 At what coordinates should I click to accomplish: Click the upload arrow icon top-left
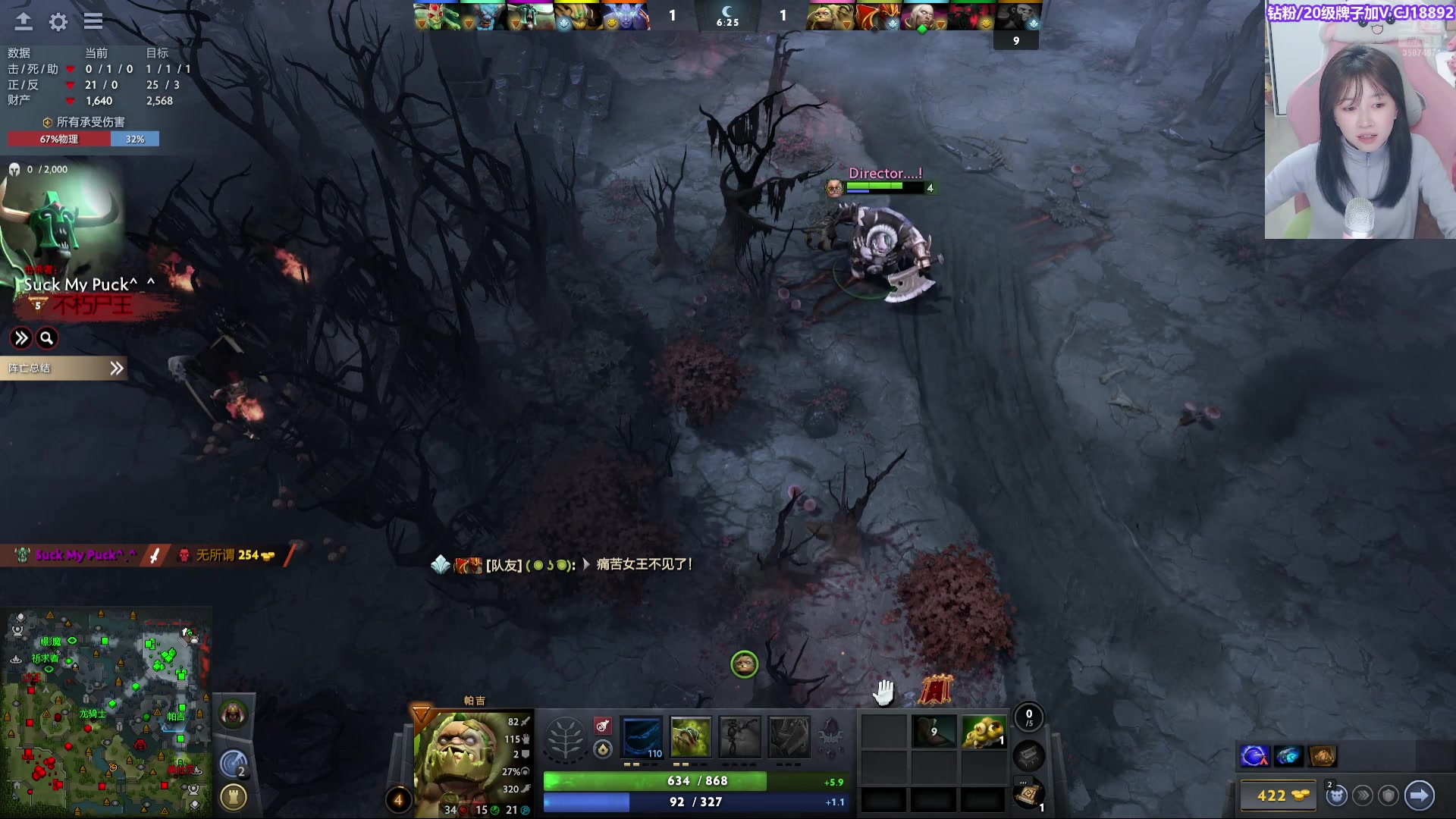point(24,22)
